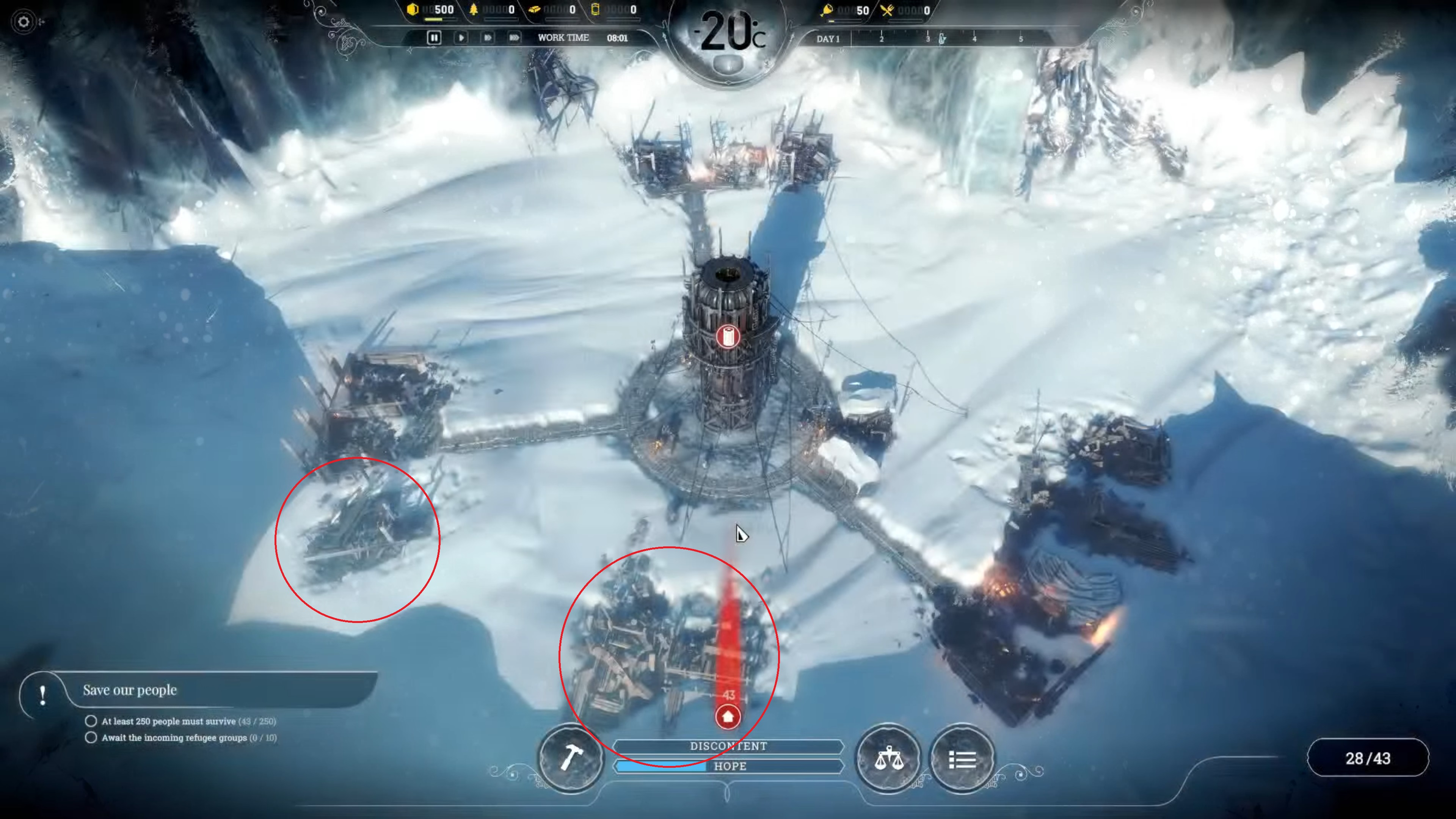Select the triple-arrow fastest speed
This screenshot has width=1456, height=819.
click(514, 38)
